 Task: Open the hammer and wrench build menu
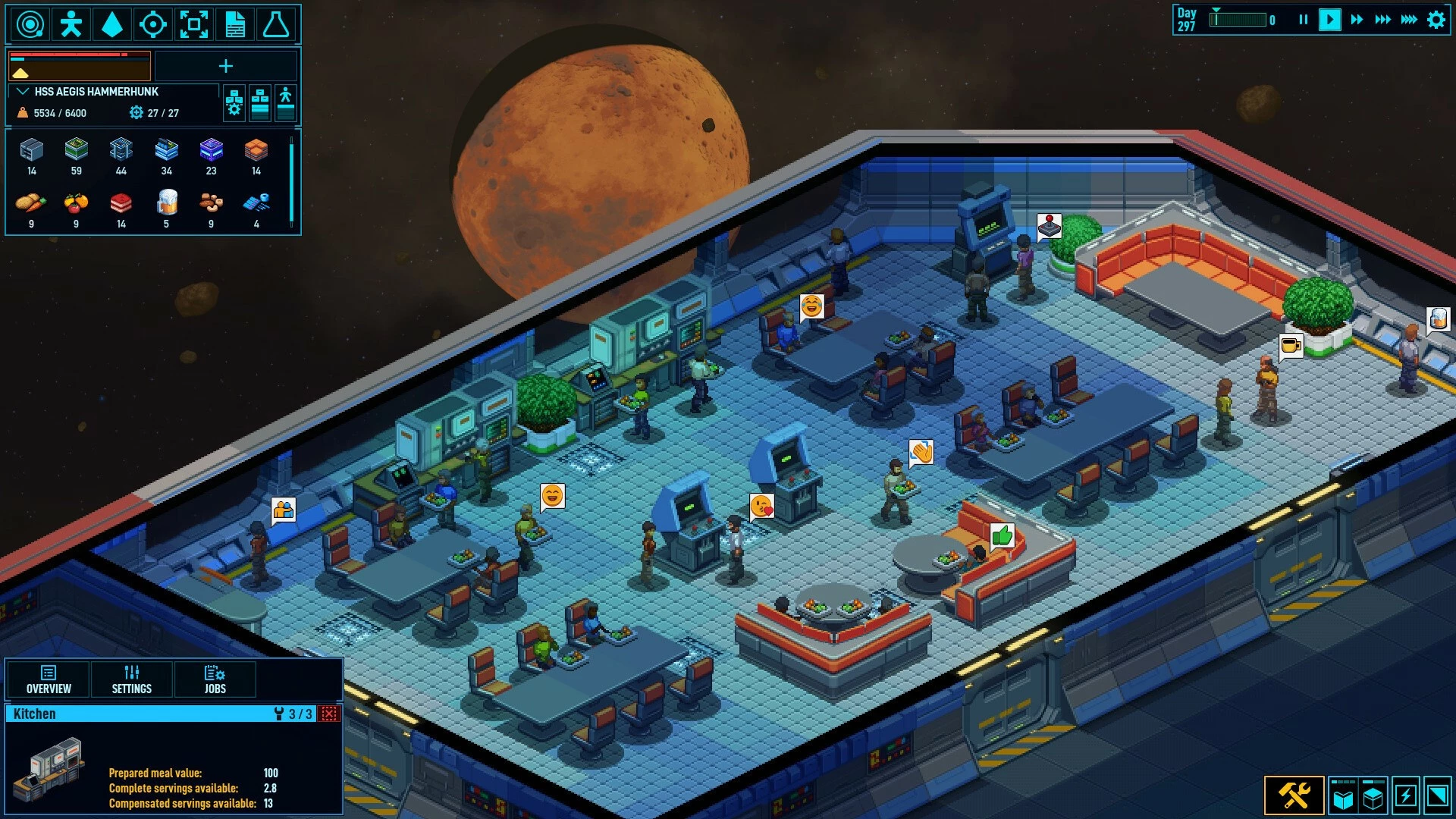pyautogui.click(x=1294, y=795)
